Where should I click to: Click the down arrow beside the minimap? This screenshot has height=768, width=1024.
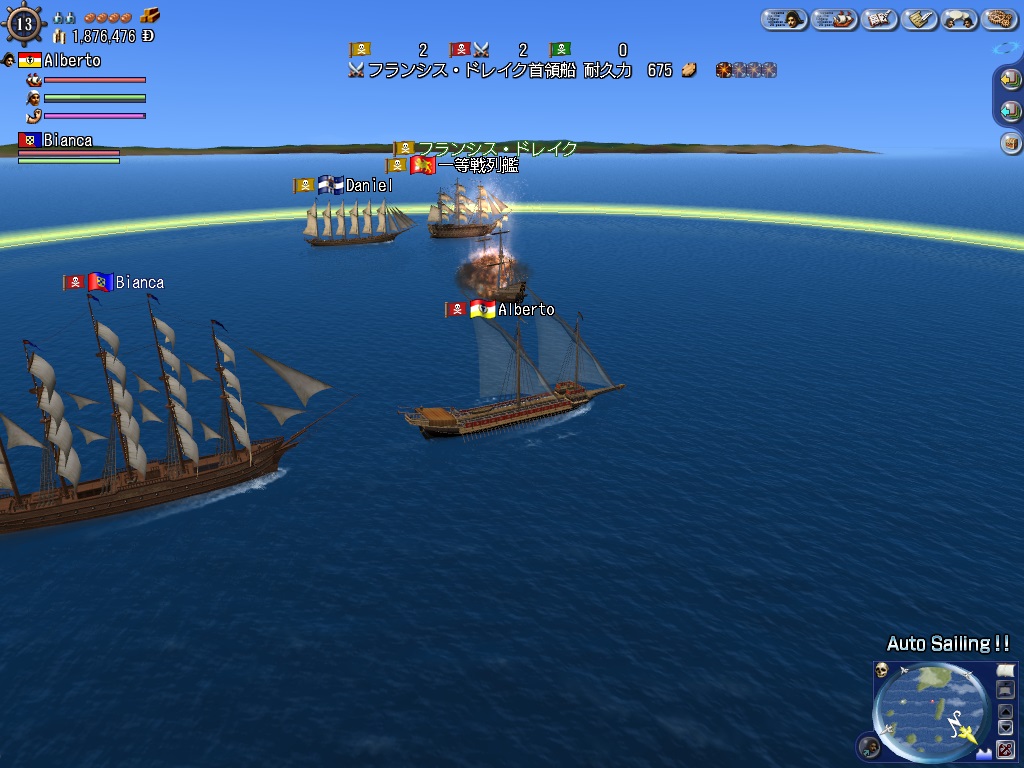[1006, 728]
